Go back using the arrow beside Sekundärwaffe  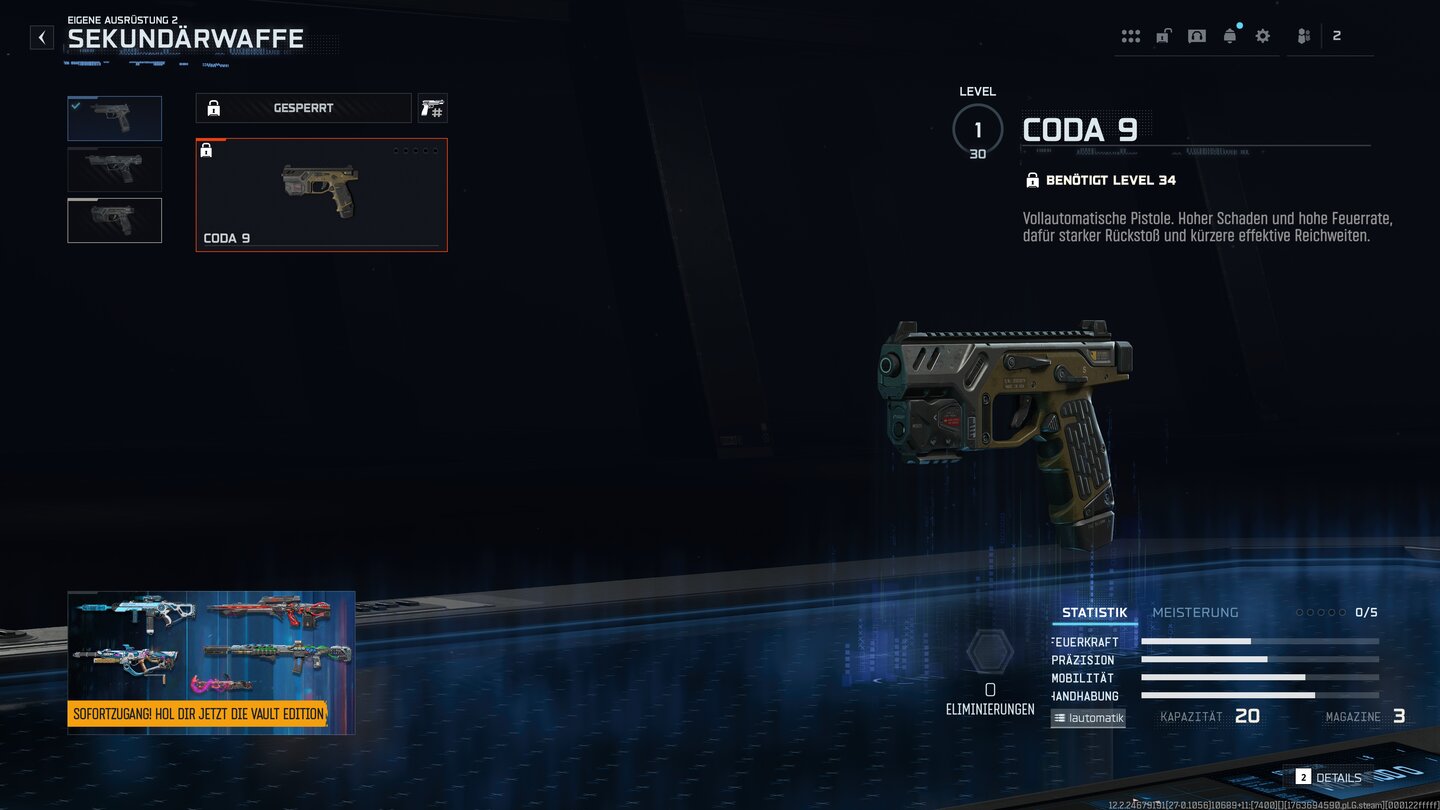[x=41, y=38]
